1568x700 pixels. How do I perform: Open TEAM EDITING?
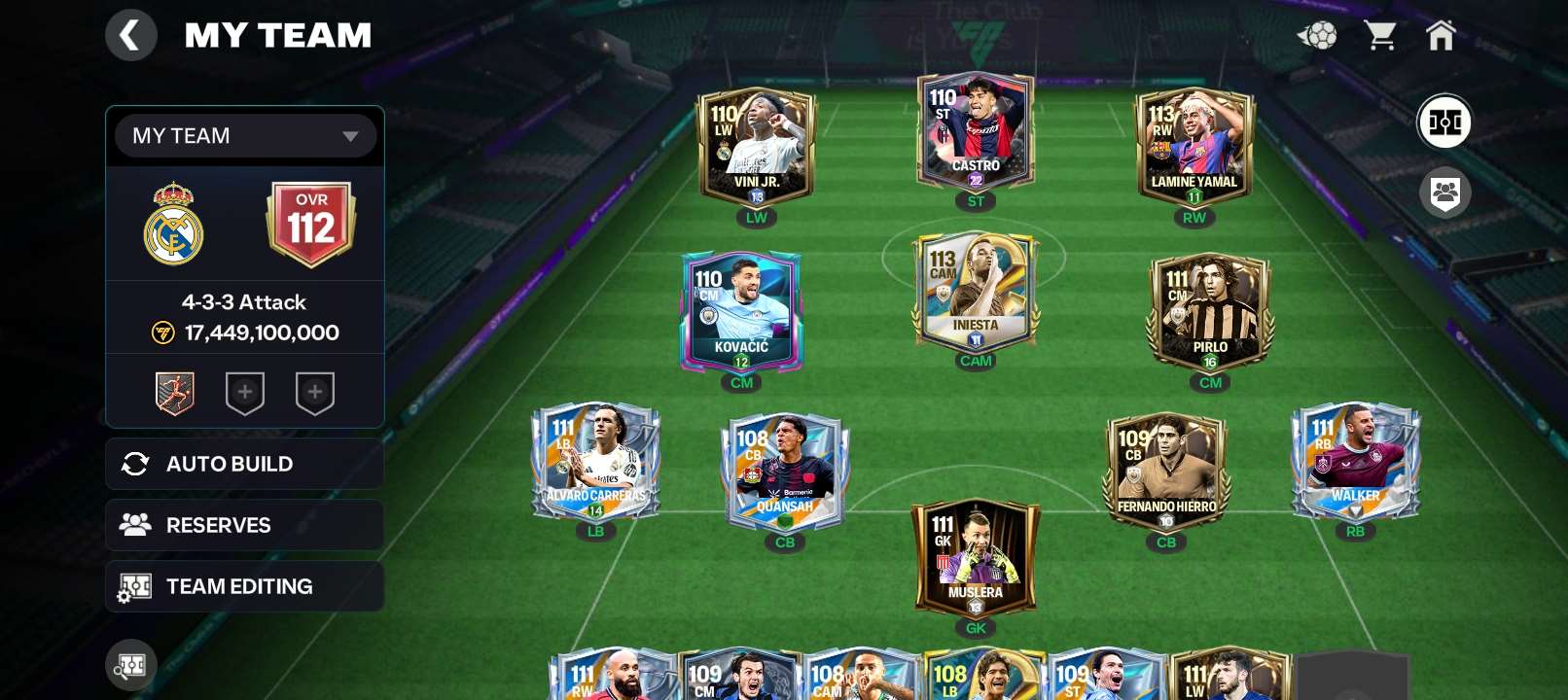coord(244,586)
